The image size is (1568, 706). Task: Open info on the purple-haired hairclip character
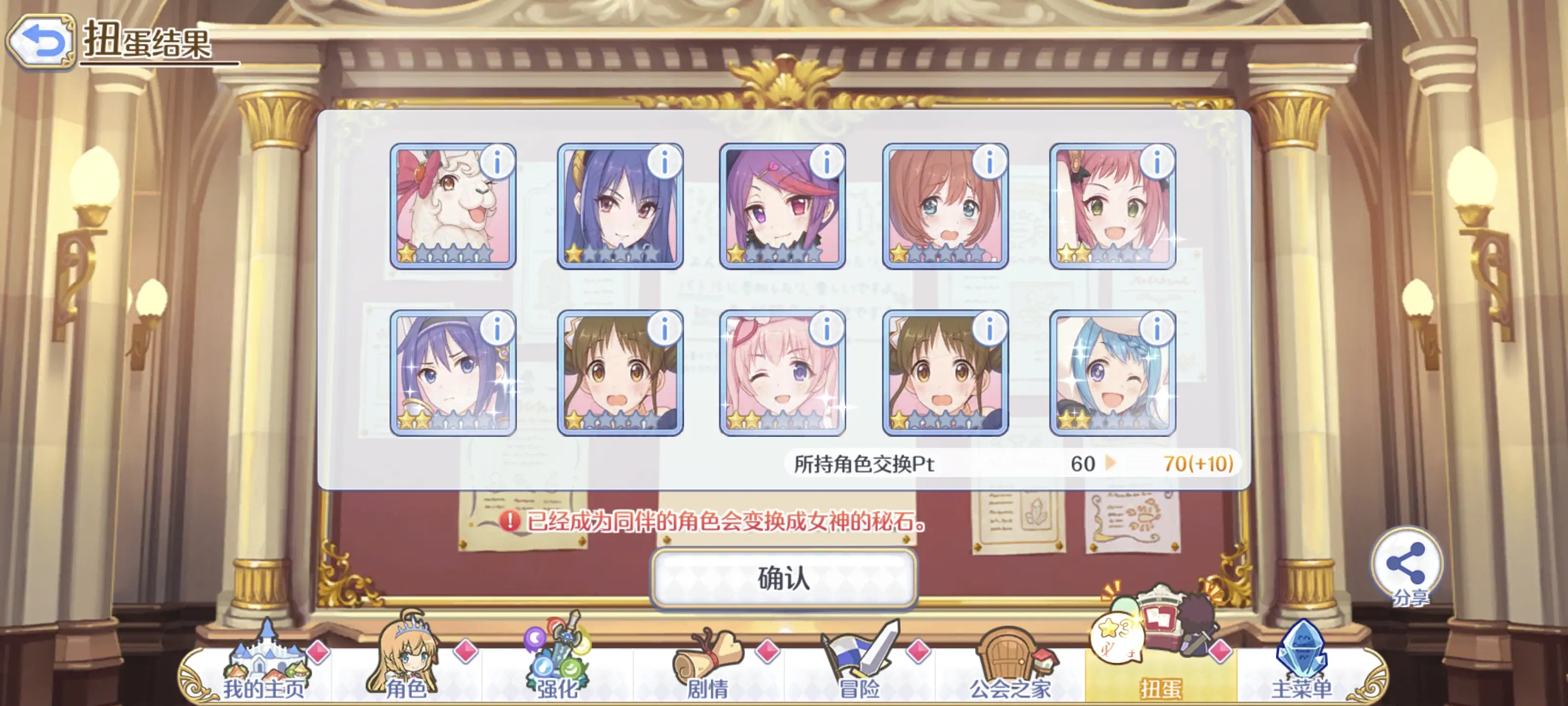point(826,163)
